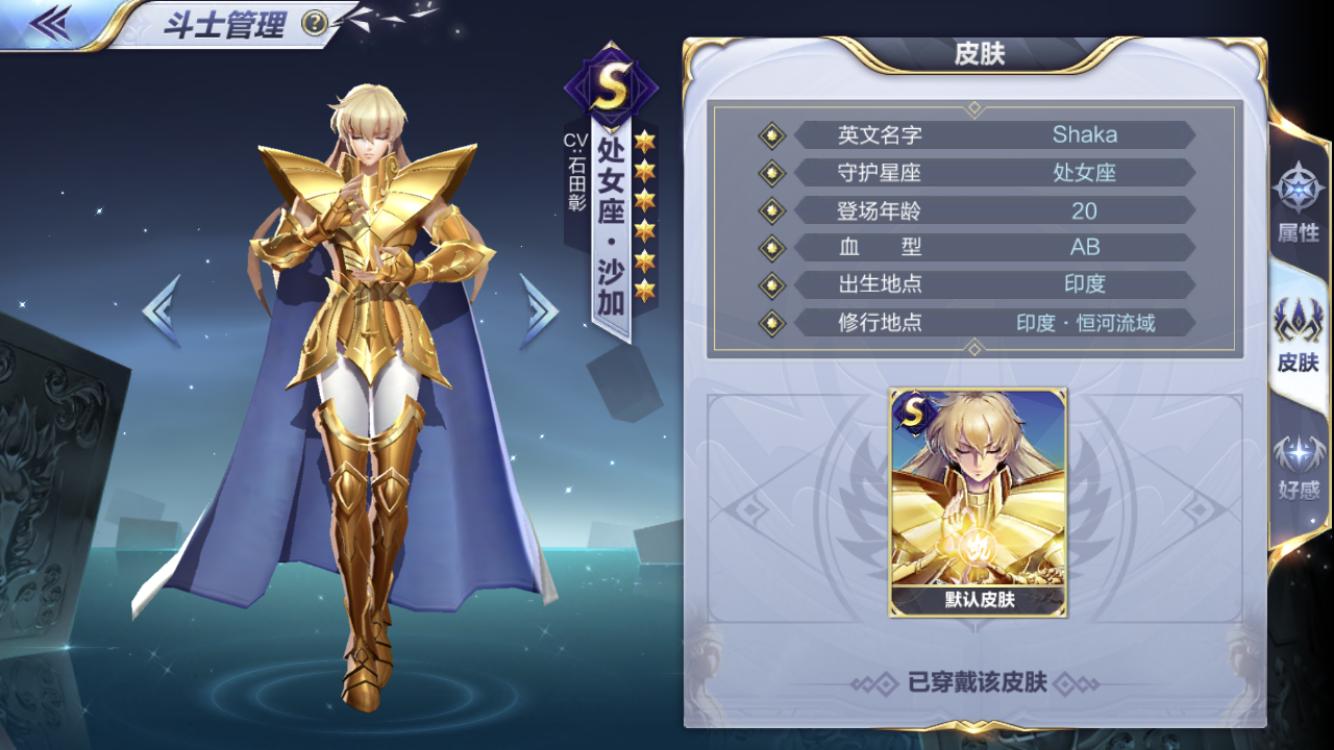Viewport: 1334px width, 750px height.
Task: Click the 属性 emblem icon on the sidebar
Action: tap(1299, 190)
